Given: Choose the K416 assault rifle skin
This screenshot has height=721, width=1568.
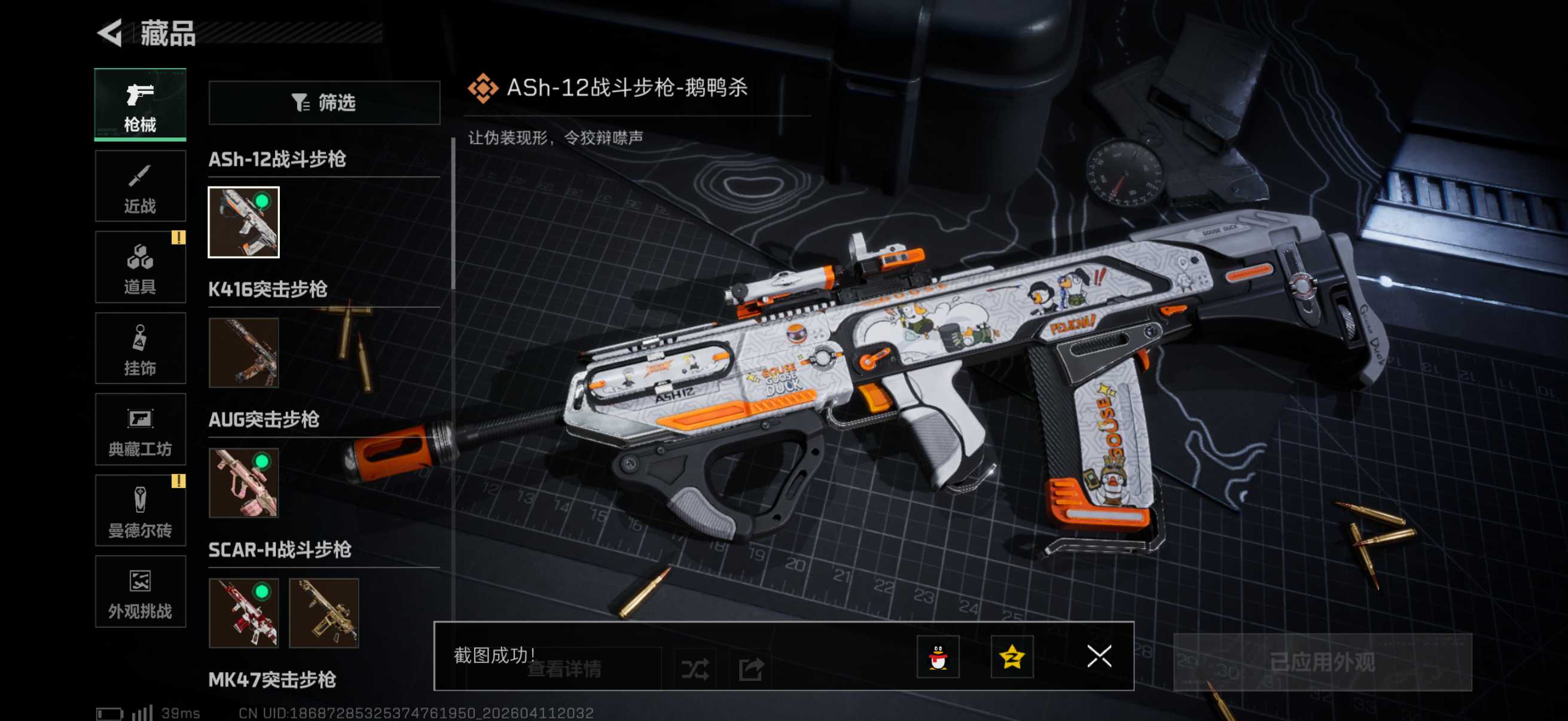Looking at the screenshot, I should pos(243,353).
